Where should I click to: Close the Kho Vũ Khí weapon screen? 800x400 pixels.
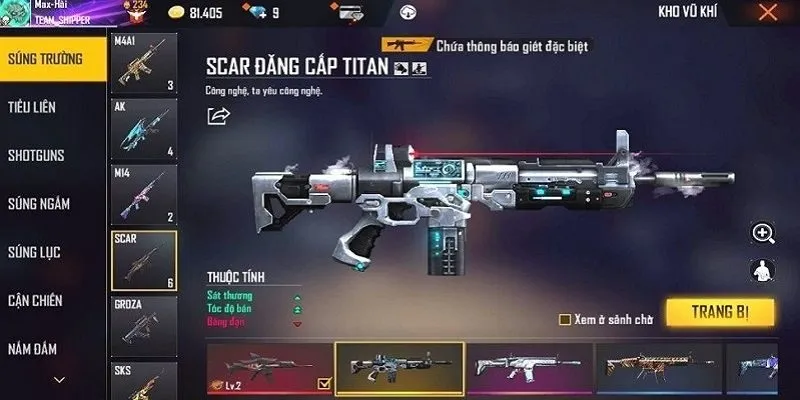point(767,13)
